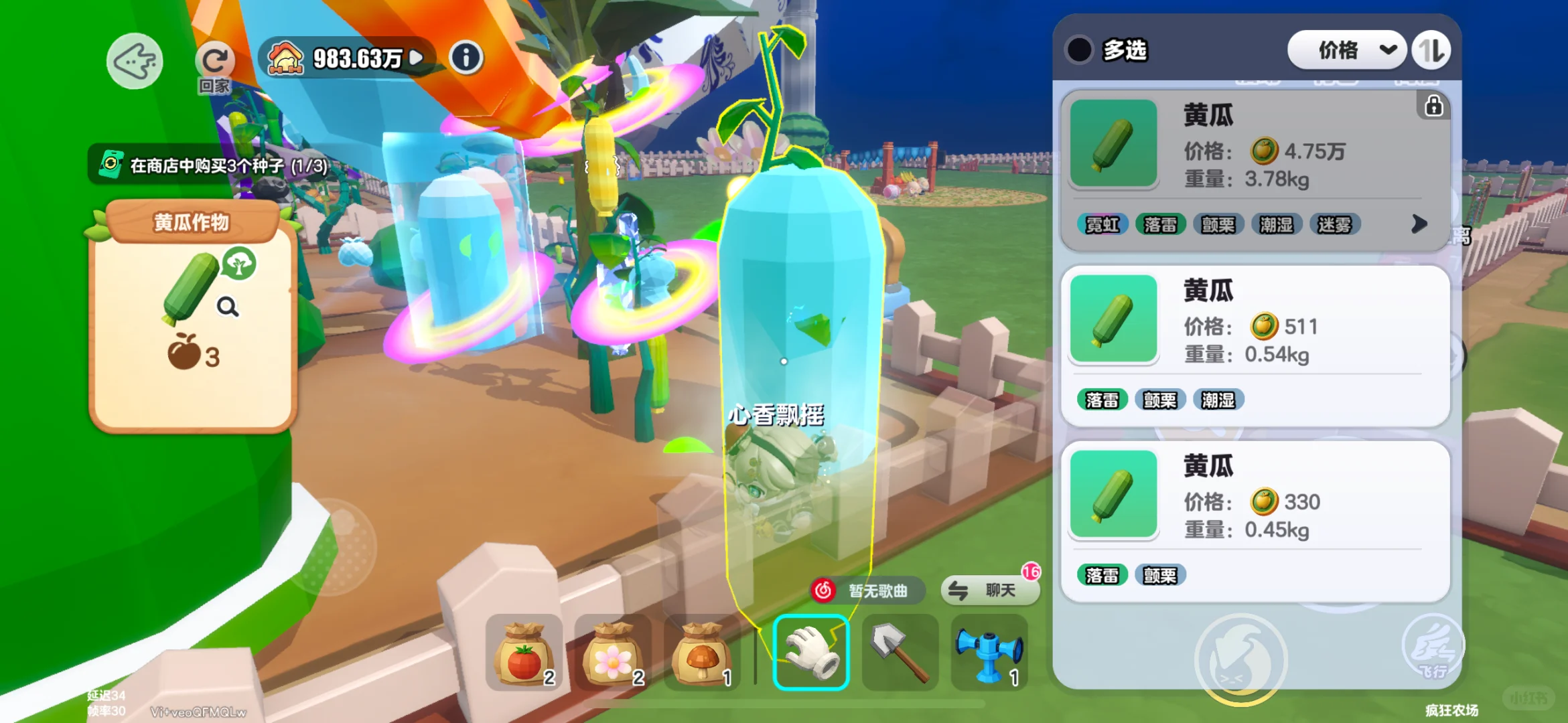Toggle the lock on the top cucumber
The image size is (1568, 723).
[1433, 106]
